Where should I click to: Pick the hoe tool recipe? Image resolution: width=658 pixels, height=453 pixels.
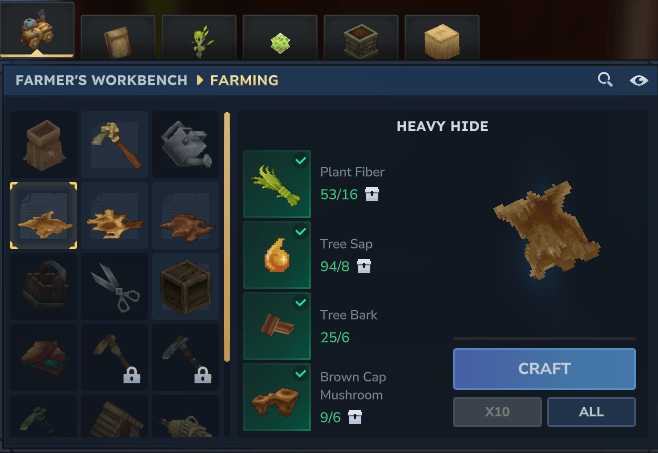point(114,144)
